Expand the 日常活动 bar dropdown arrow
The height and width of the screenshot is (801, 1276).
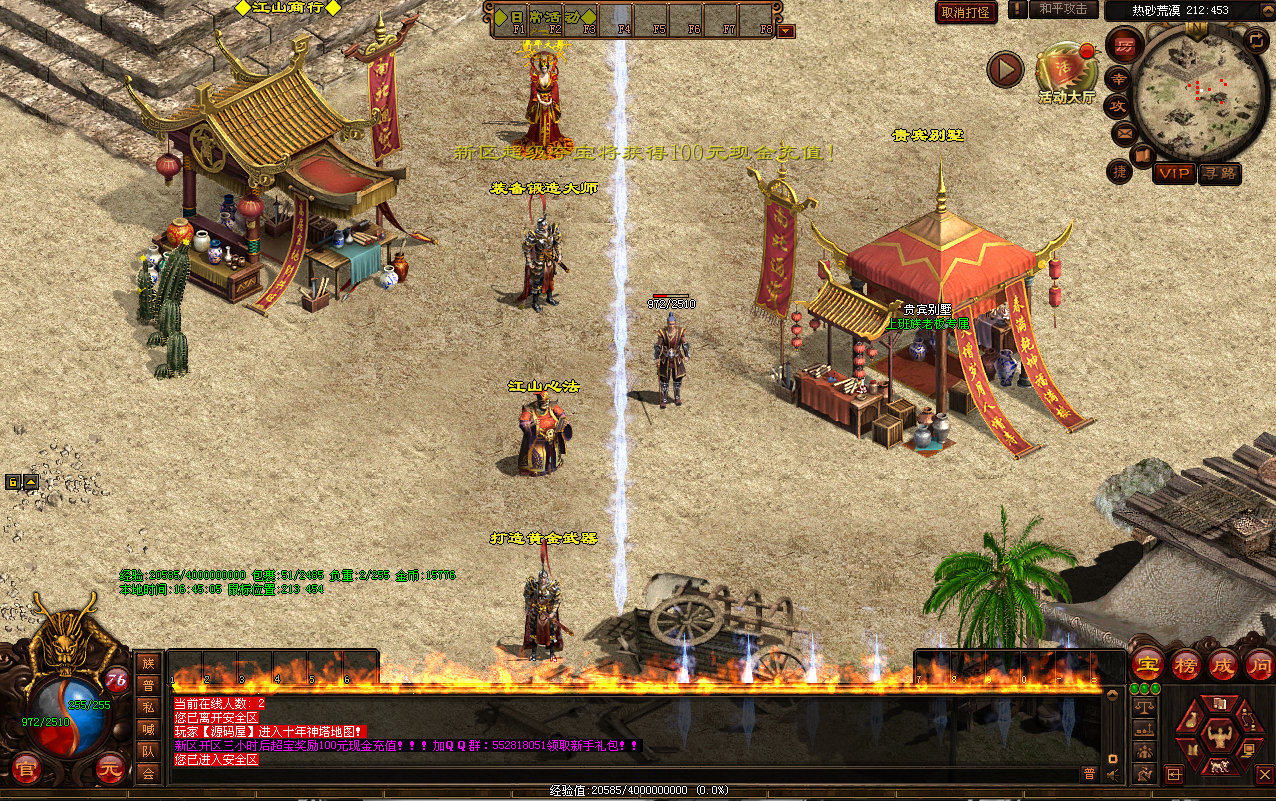click(x=786, y=31)
